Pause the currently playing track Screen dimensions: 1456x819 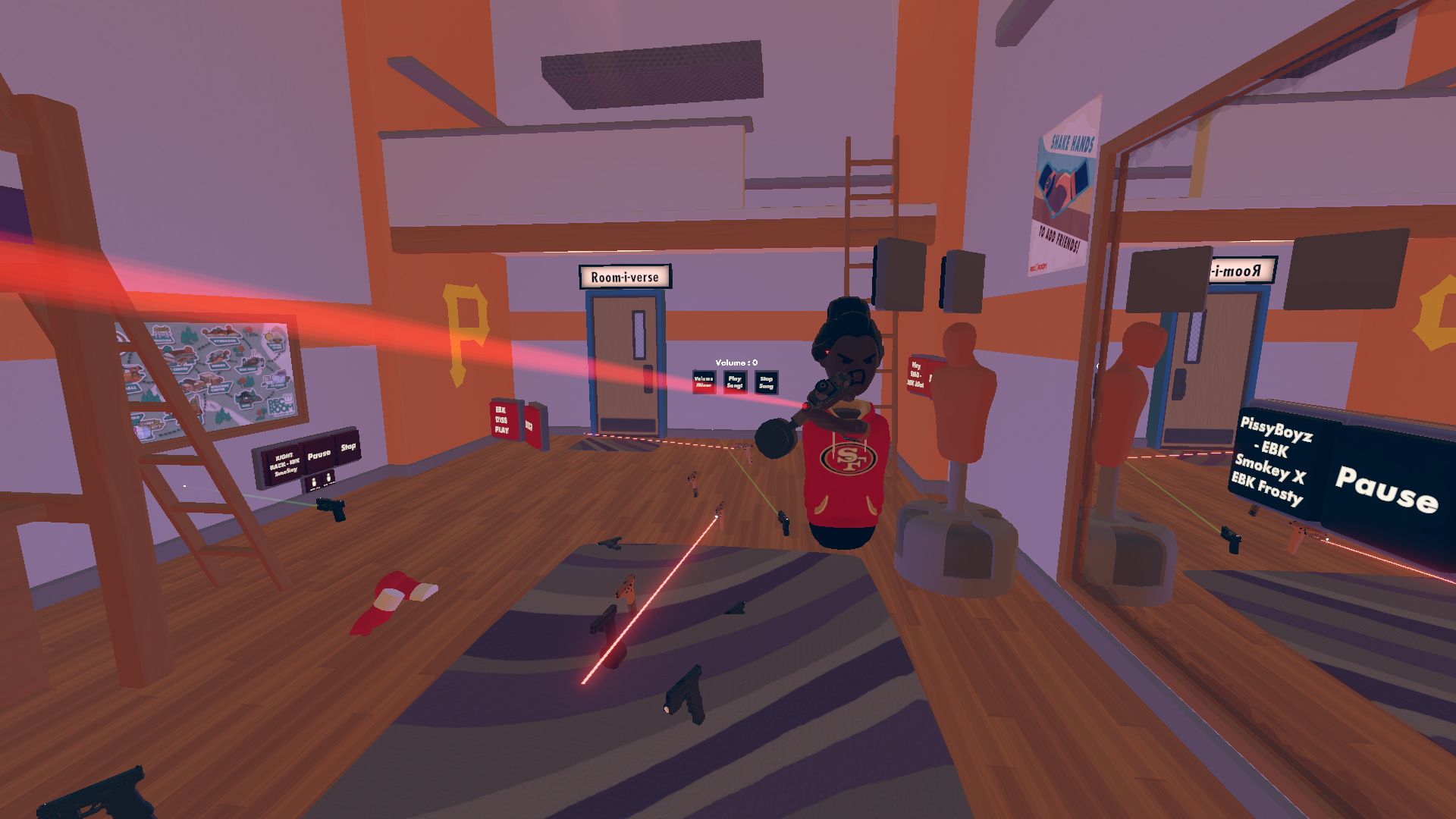click(x=318, y=453)
